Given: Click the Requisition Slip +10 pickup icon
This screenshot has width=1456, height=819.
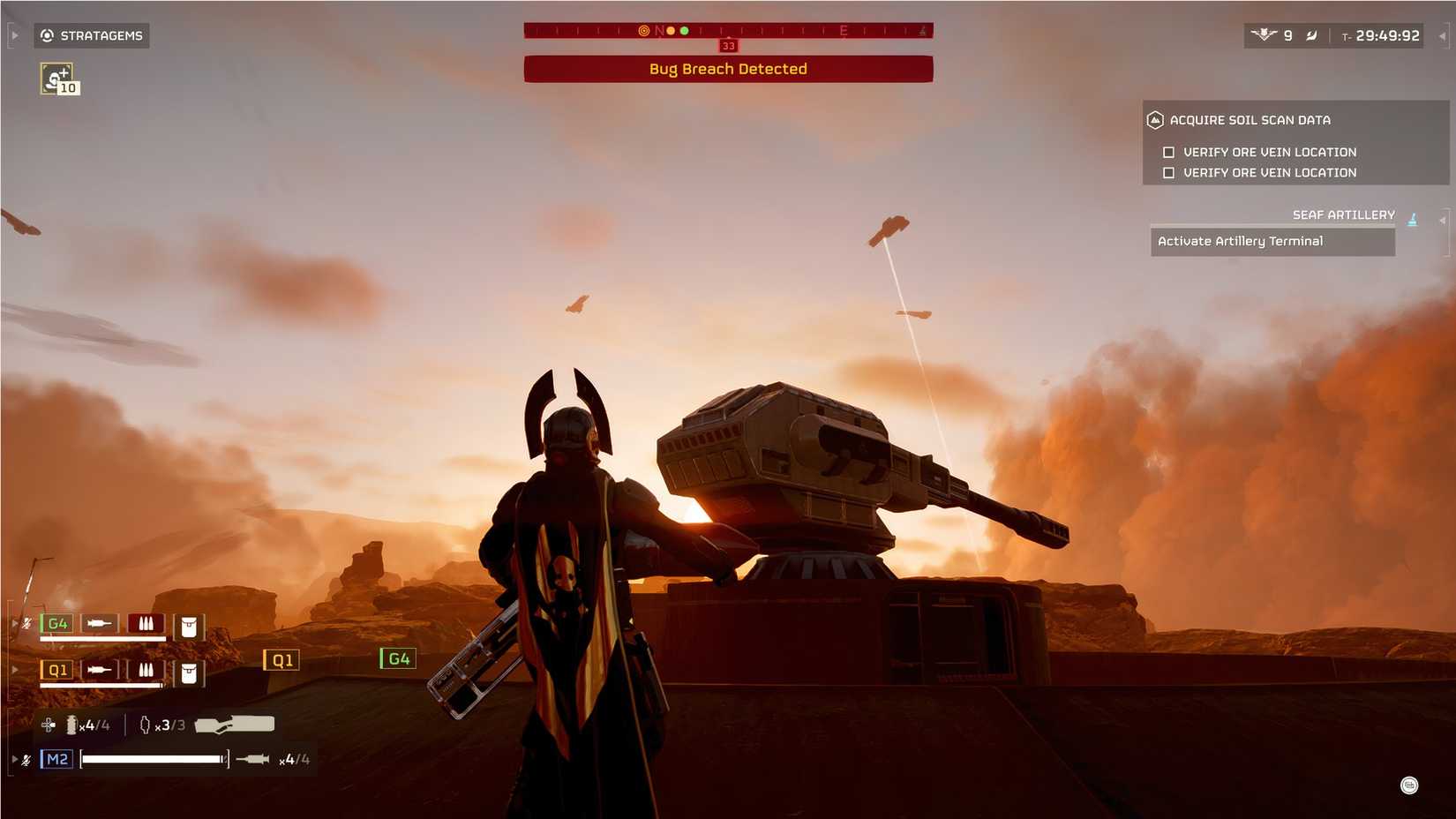Looking at the screenshot, I should tap(56, 78).
